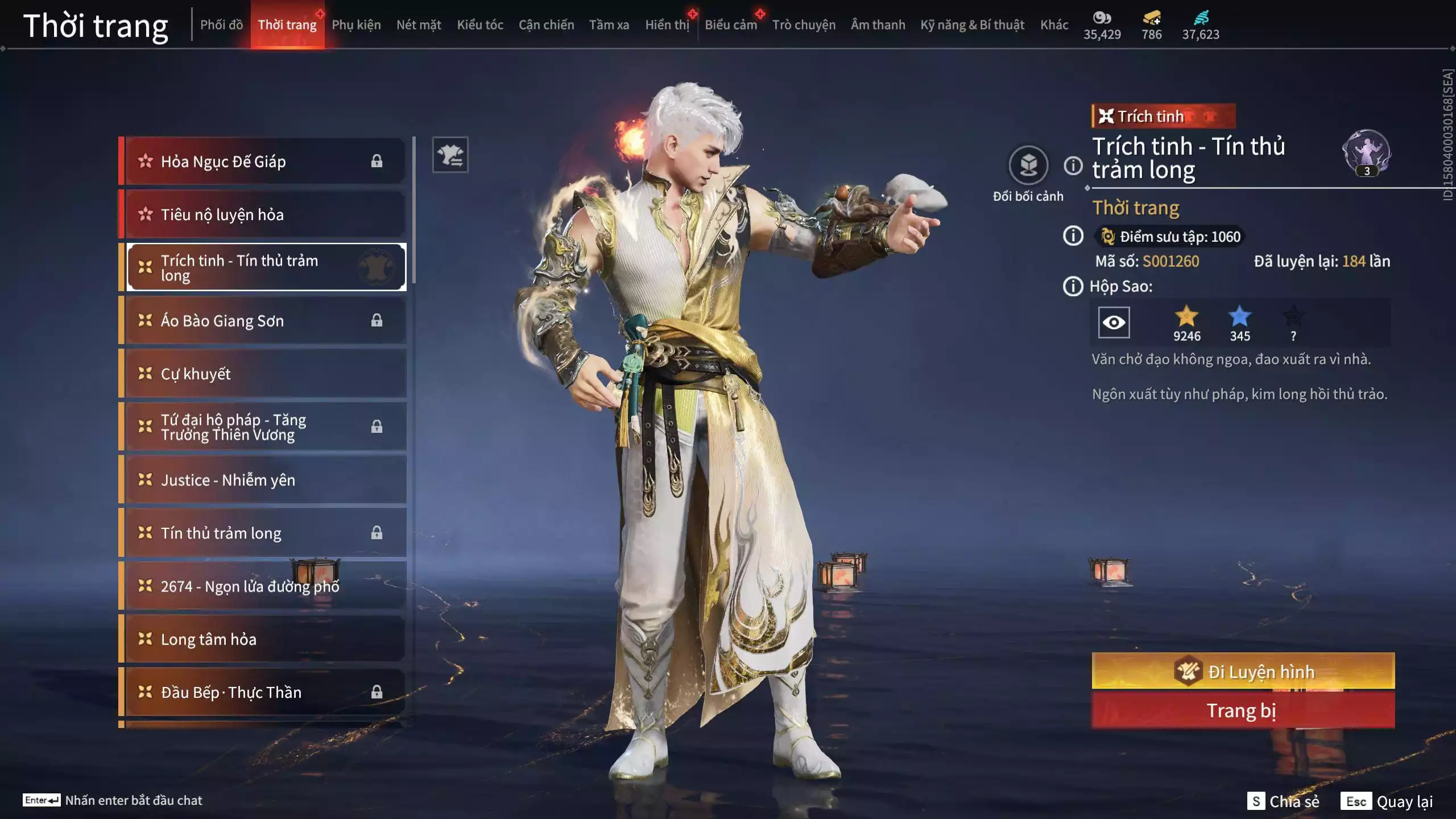The image size is (1456, 819).
Task: Open the Chia sẻ share option
Action: (x=1283, y=801)
